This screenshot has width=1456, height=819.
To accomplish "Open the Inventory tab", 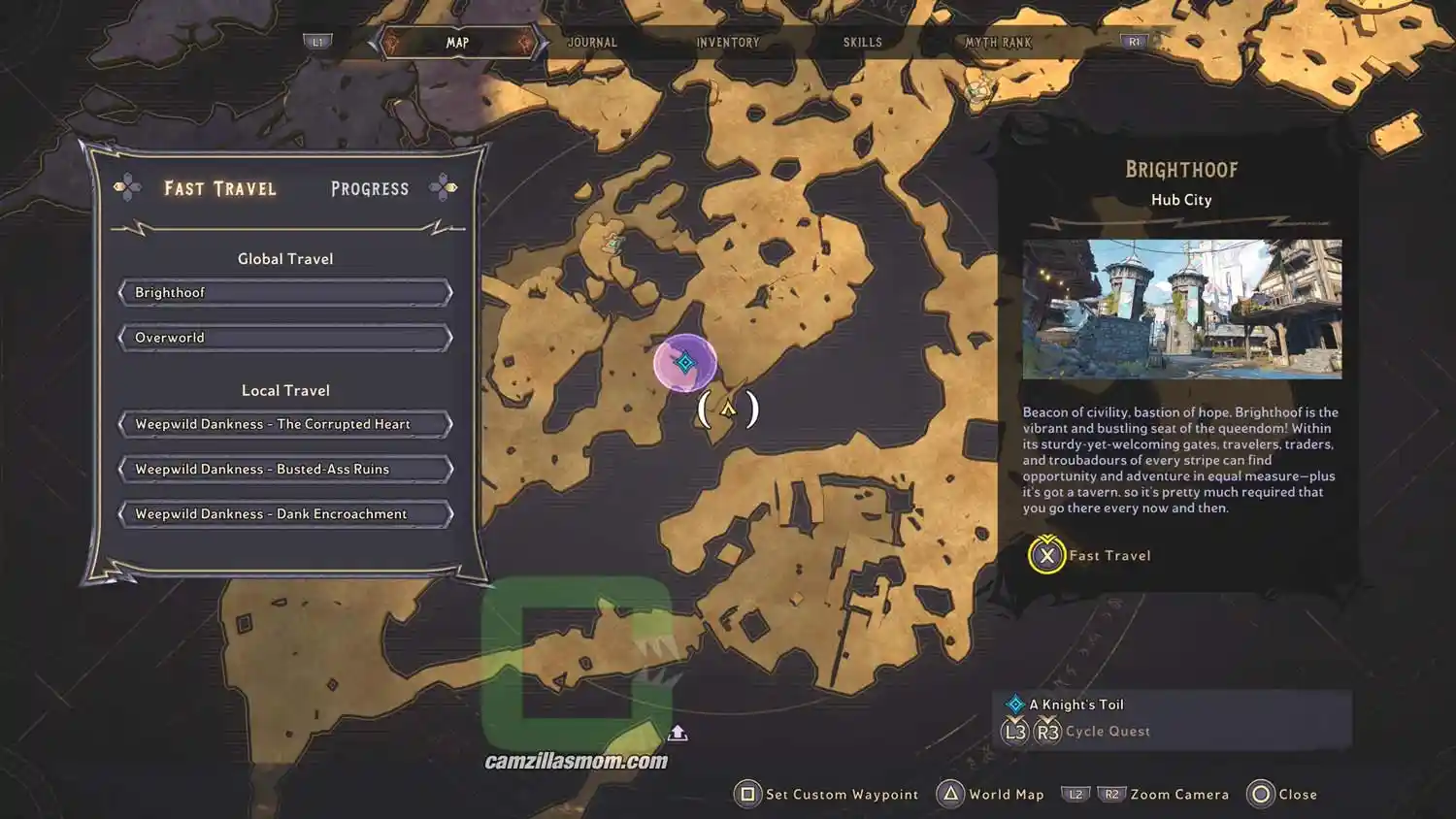I will point(727,43).
